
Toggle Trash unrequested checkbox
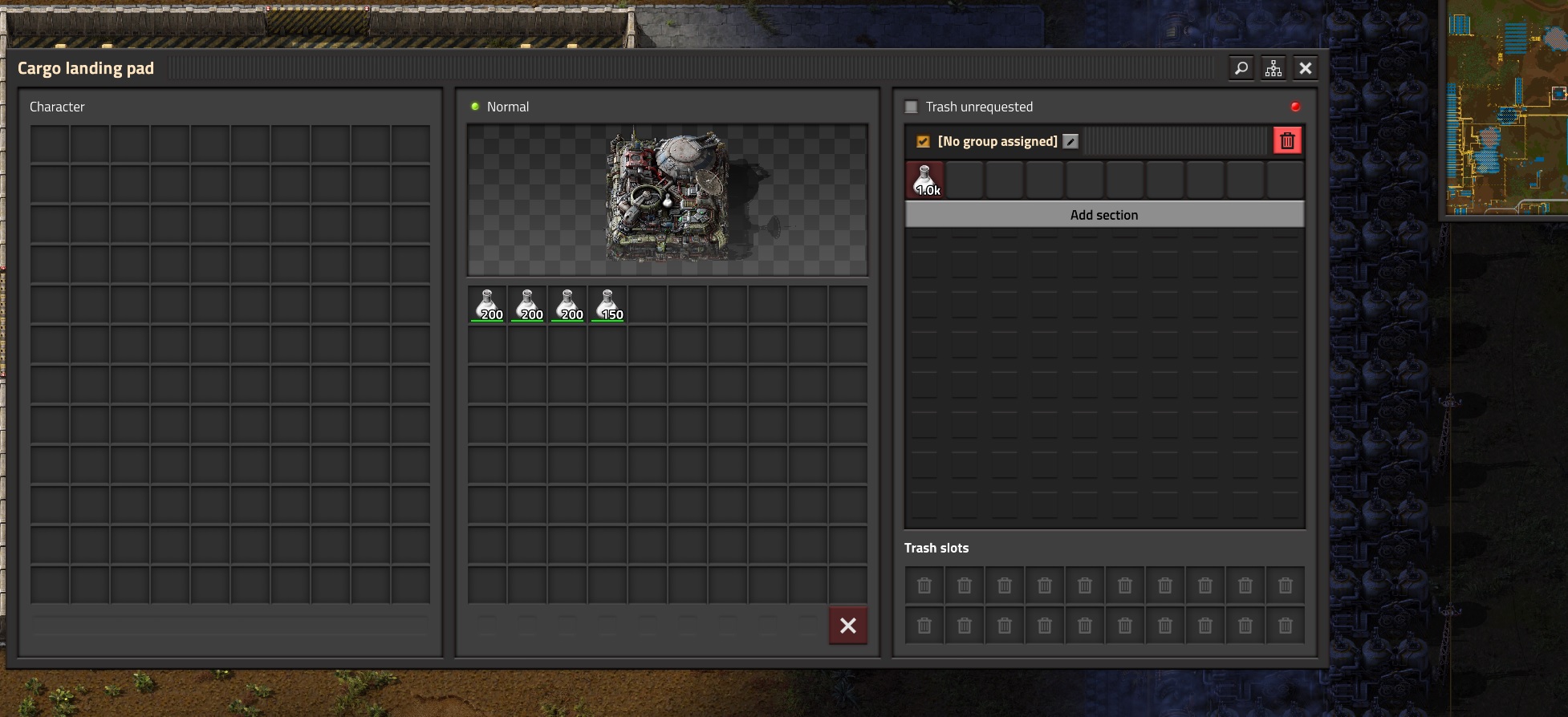coord(912,107)
